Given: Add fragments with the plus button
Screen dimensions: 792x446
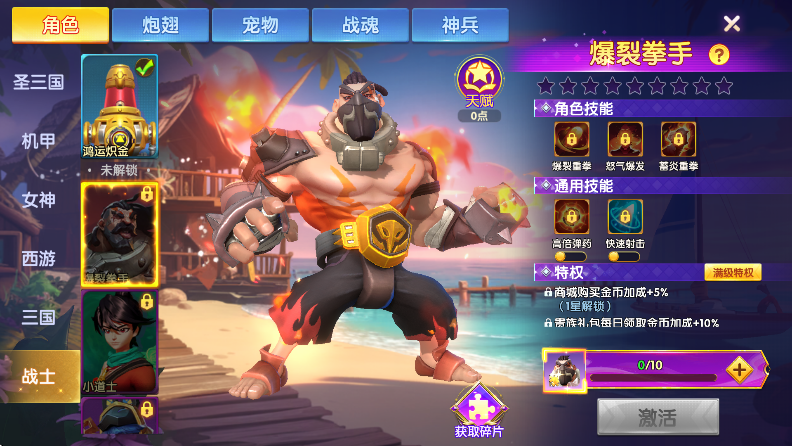Looking at the screenshot, I should click(x=738, y=369).
